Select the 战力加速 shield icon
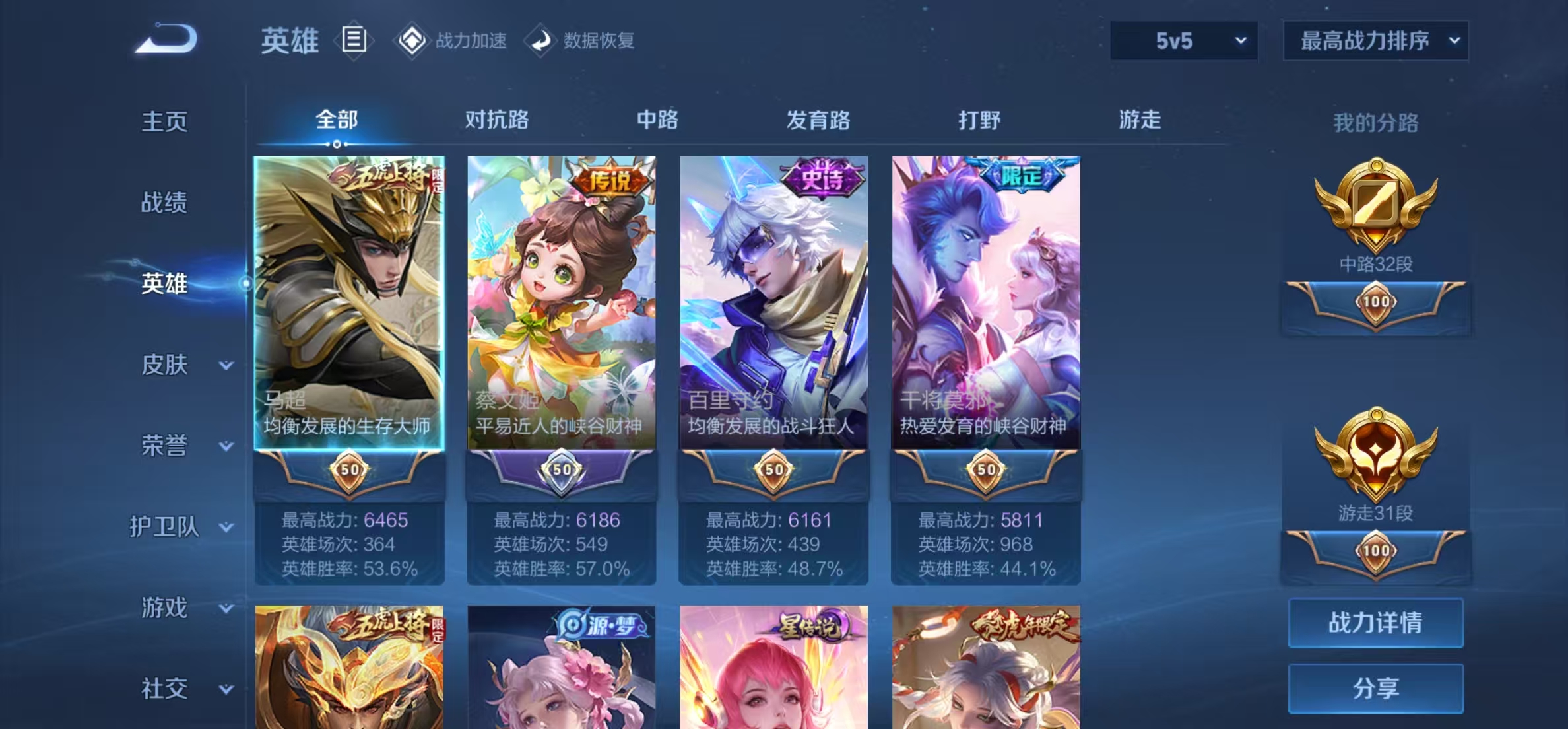1568x729 pixels. click(x=412, y=40)
